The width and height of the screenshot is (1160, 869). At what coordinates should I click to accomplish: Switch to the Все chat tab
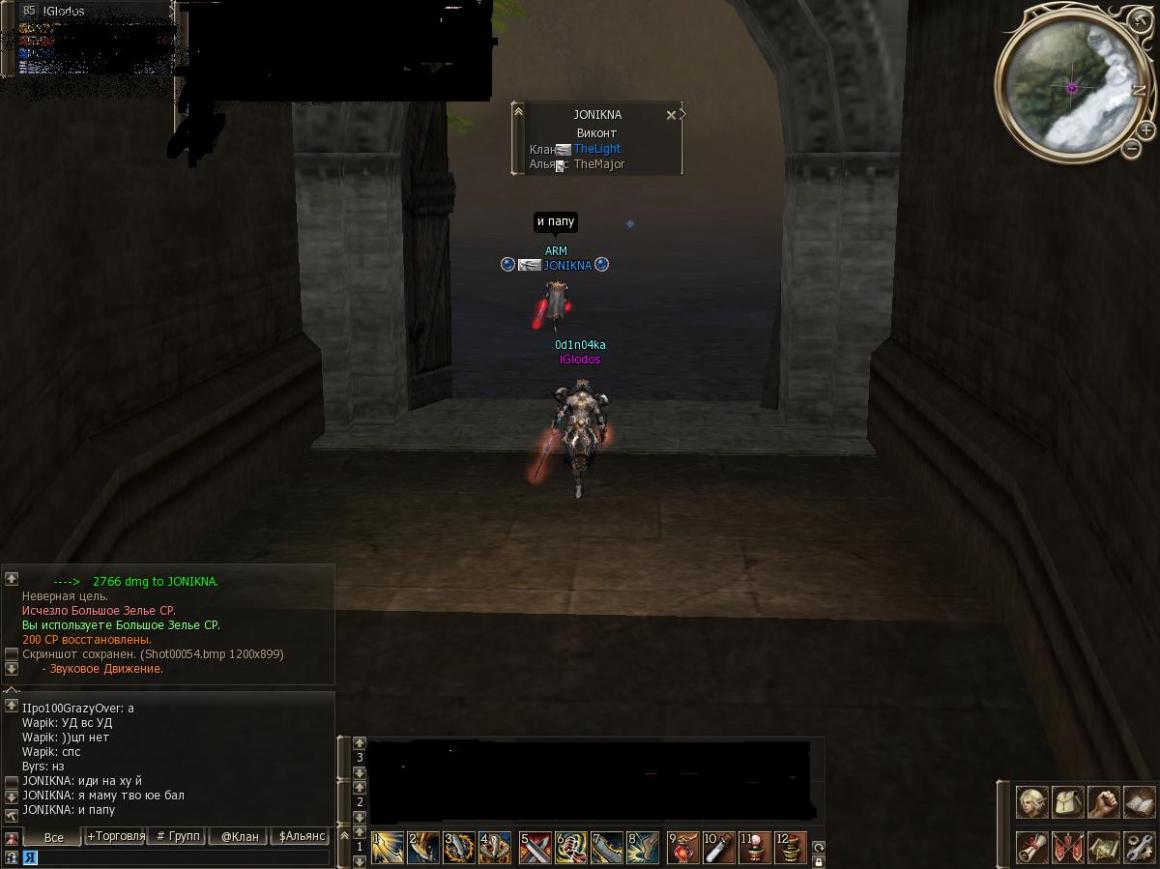pyautogui.click(x=53, y=837)
